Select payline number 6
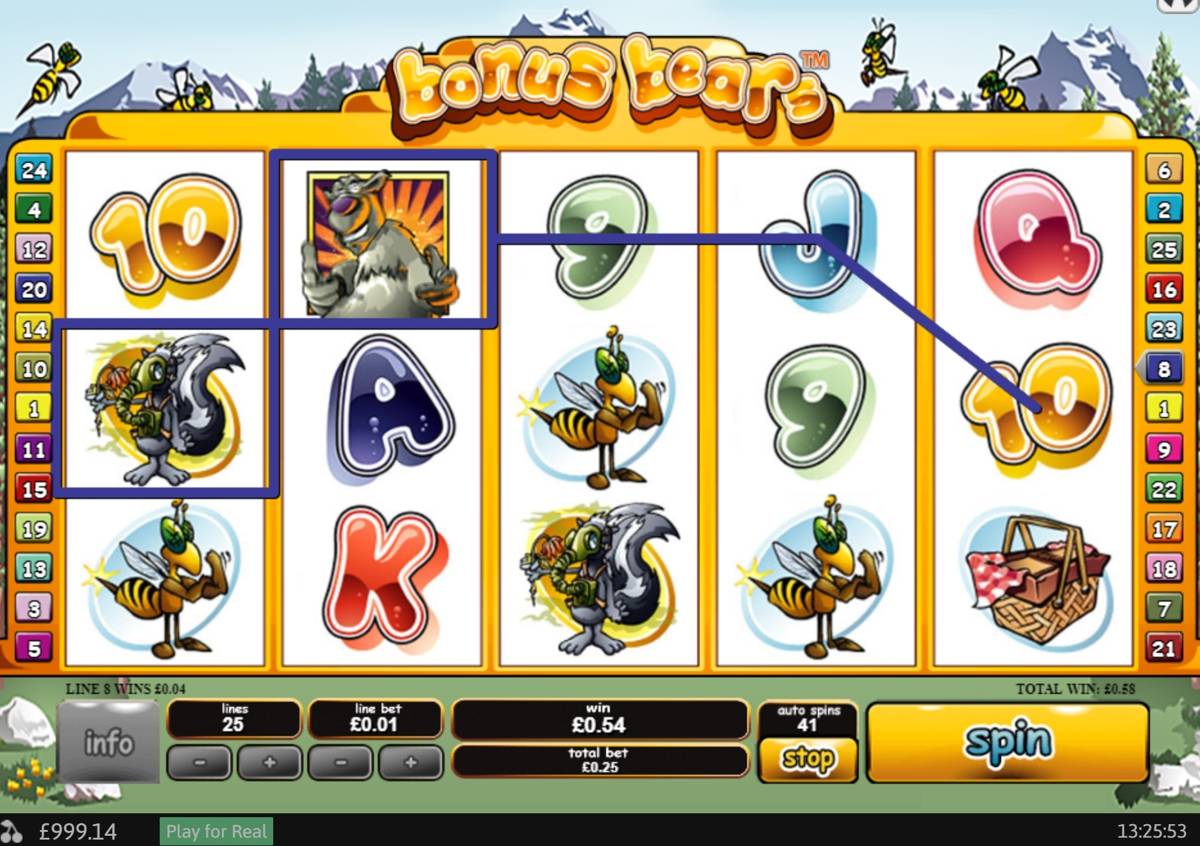Image resolution: width=1200 pixels, height=846 pixels. pos(1164,170)
